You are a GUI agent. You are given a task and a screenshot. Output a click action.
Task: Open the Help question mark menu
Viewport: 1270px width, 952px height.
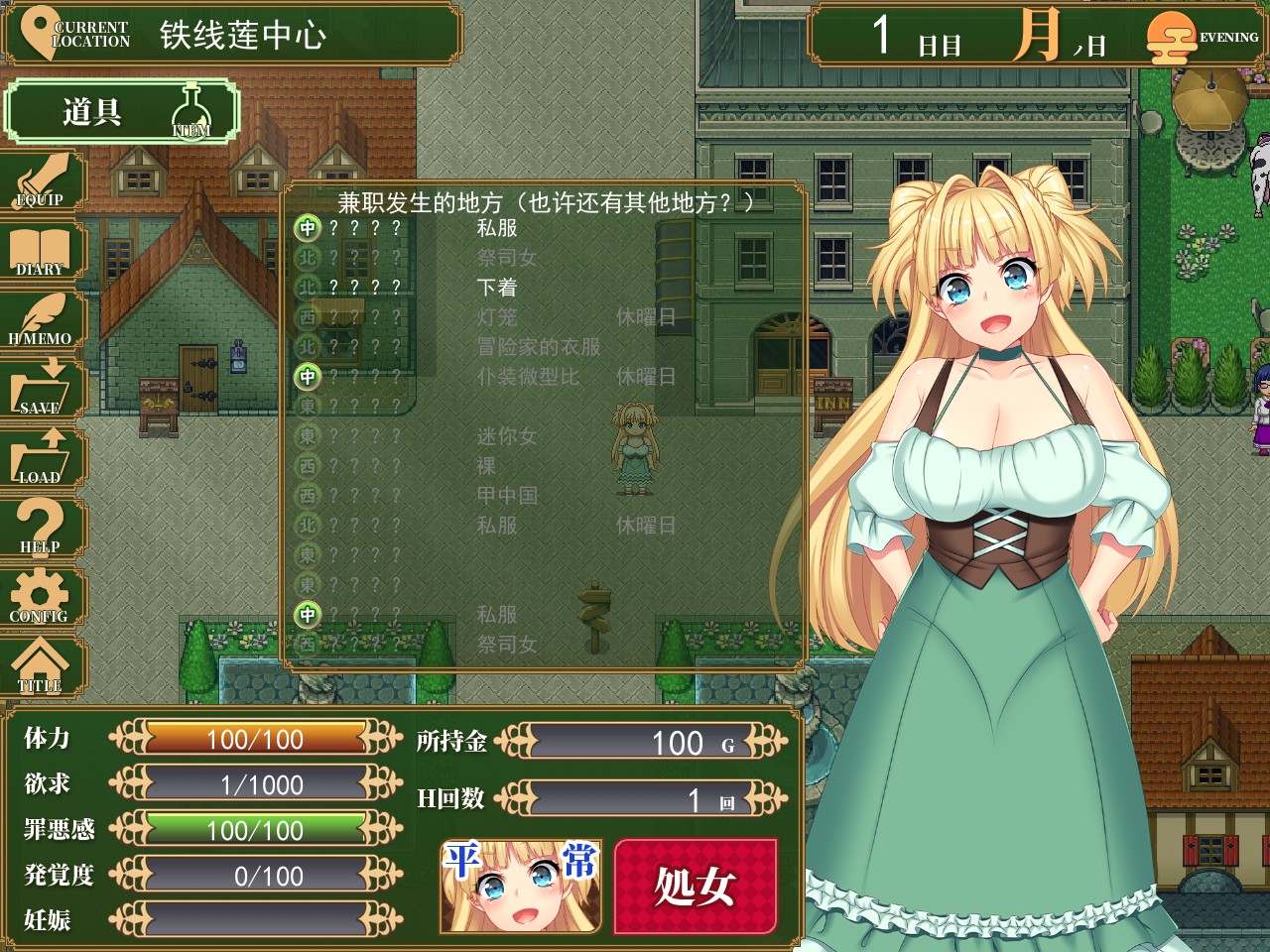[42, 530]
